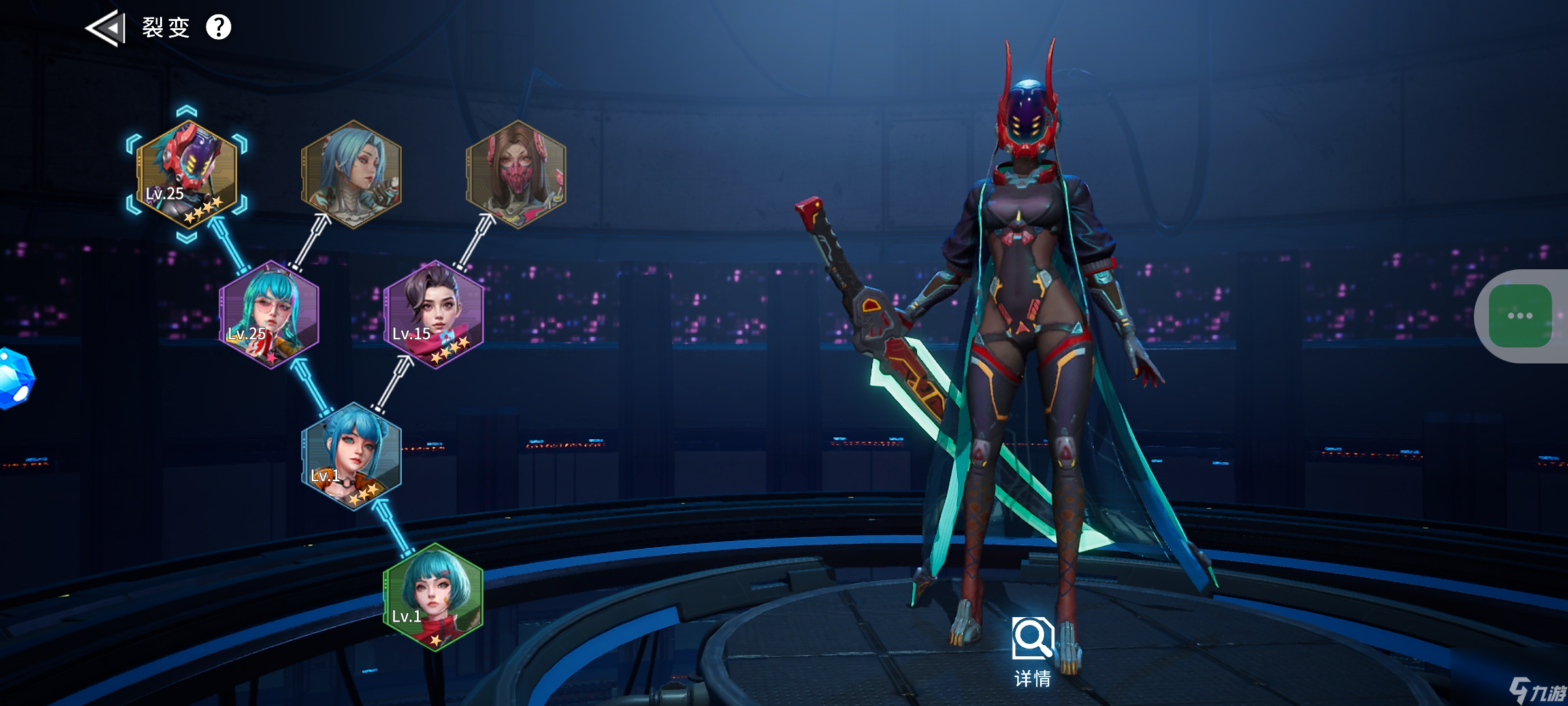Pick the teal-haired Lv.25 purple hexagon
This screenshot has width=1568, height=706.
point(269,315)
